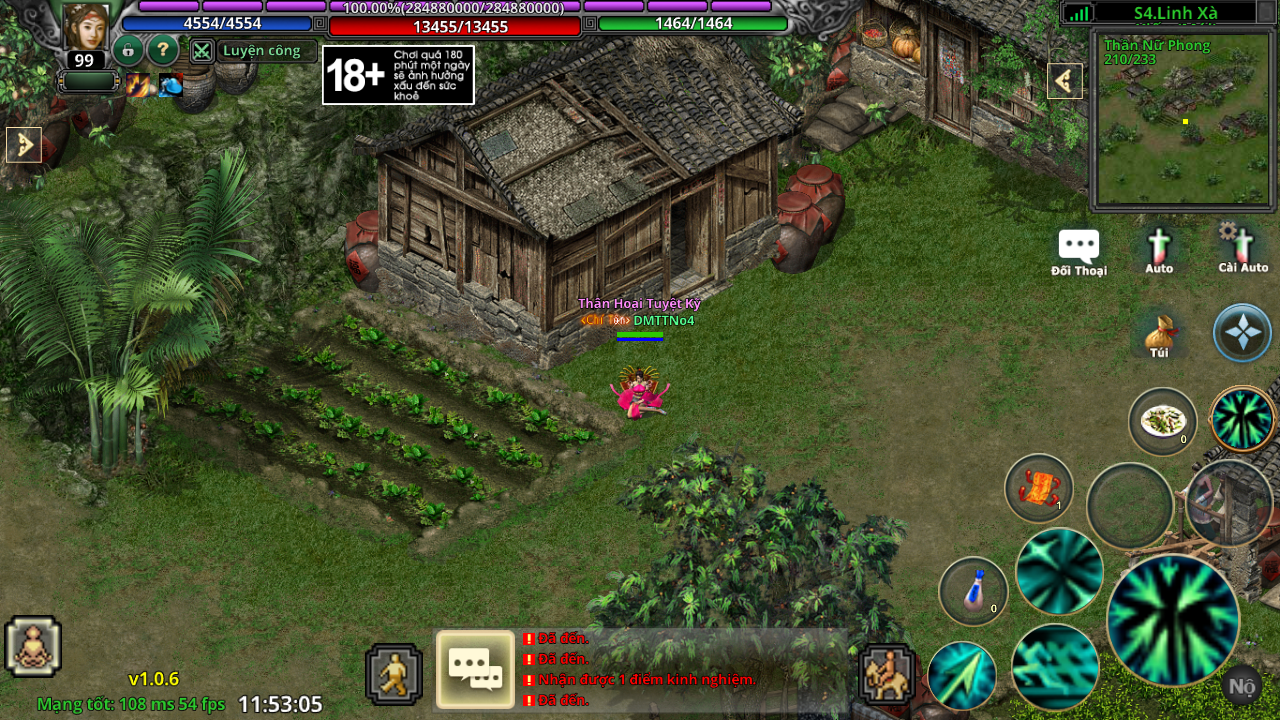Open the question mark help button

[x=163, y=50]
